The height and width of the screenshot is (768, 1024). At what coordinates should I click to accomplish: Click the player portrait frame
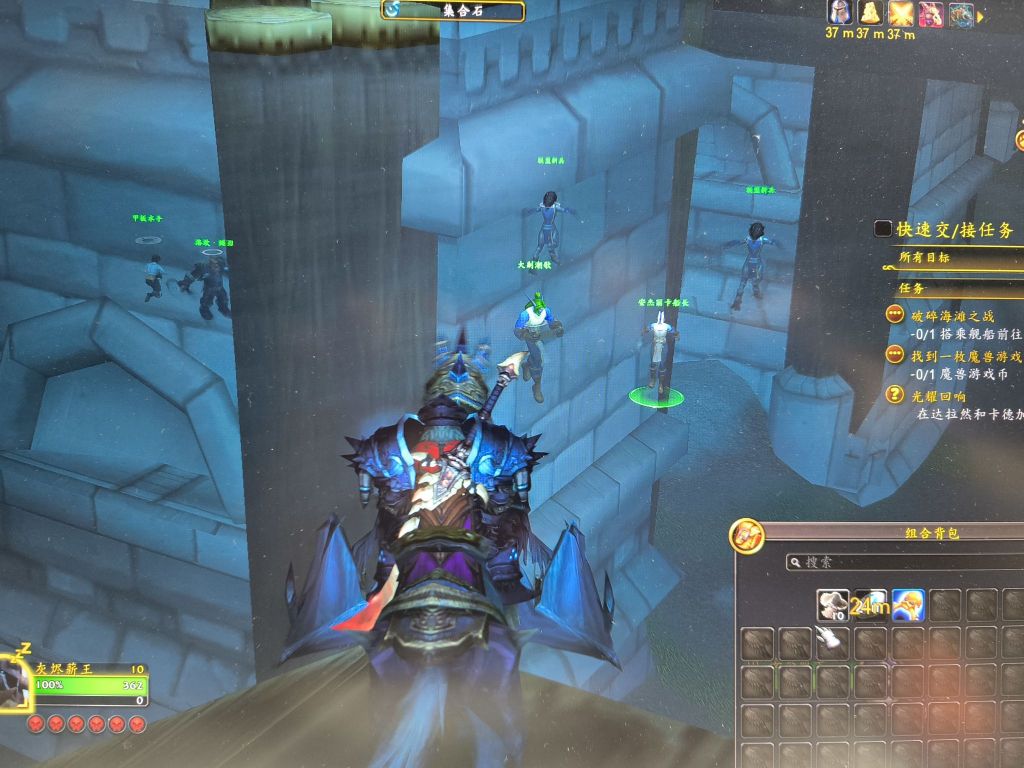14,682
